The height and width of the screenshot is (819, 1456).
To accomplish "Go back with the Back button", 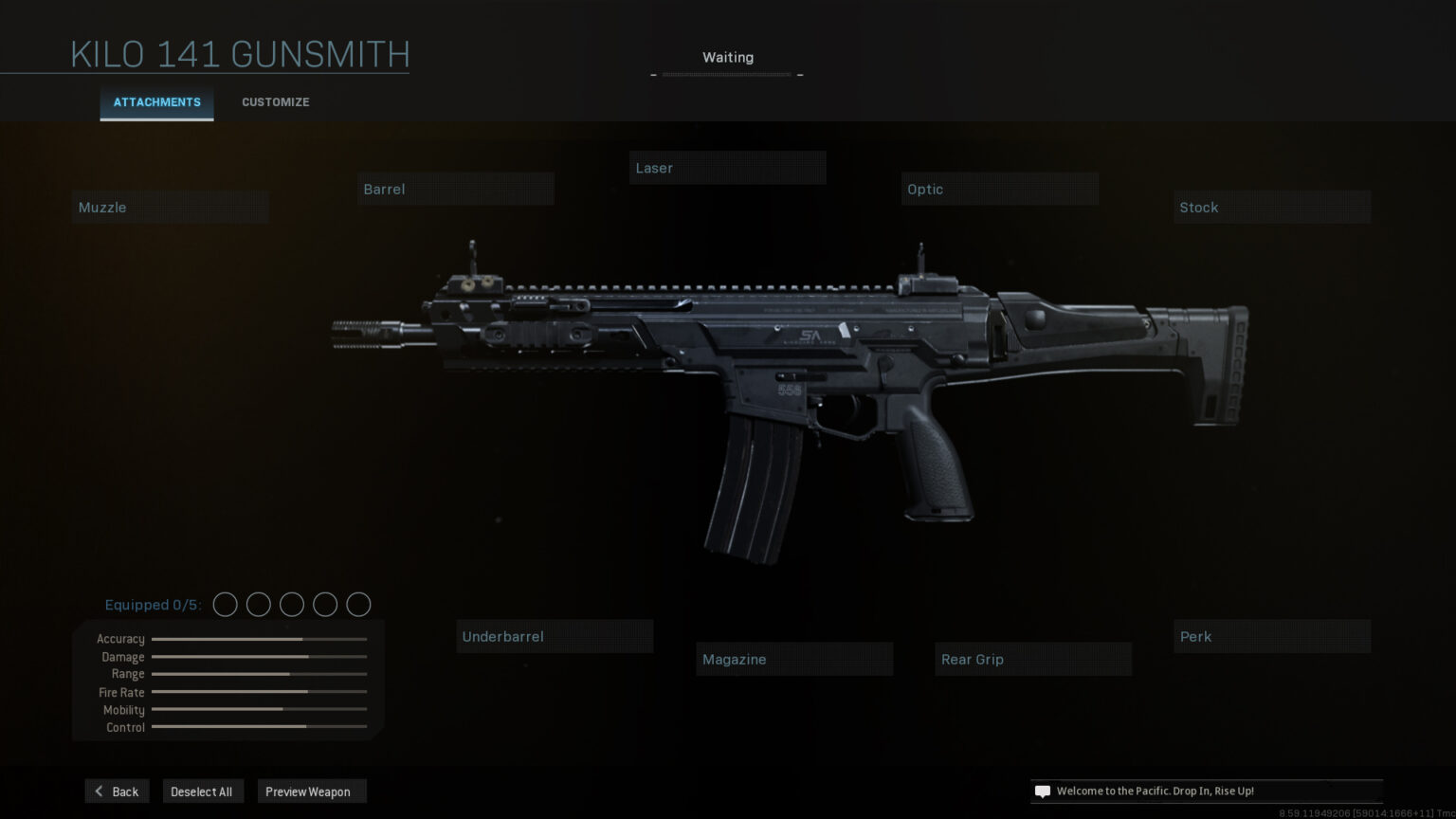I will pos(118,792).
